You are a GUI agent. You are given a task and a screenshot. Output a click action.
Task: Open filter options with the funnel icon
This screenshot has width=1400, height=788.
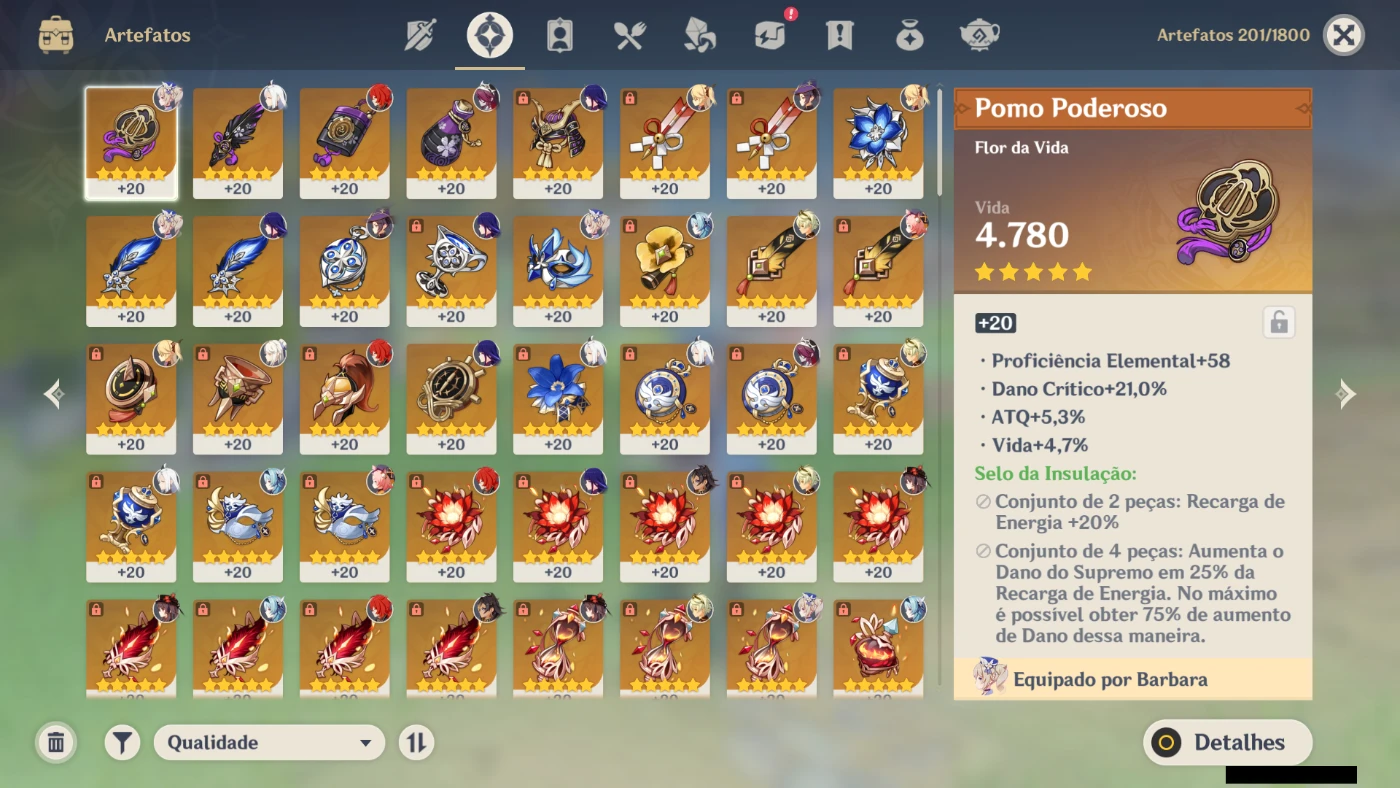[121, 742]
